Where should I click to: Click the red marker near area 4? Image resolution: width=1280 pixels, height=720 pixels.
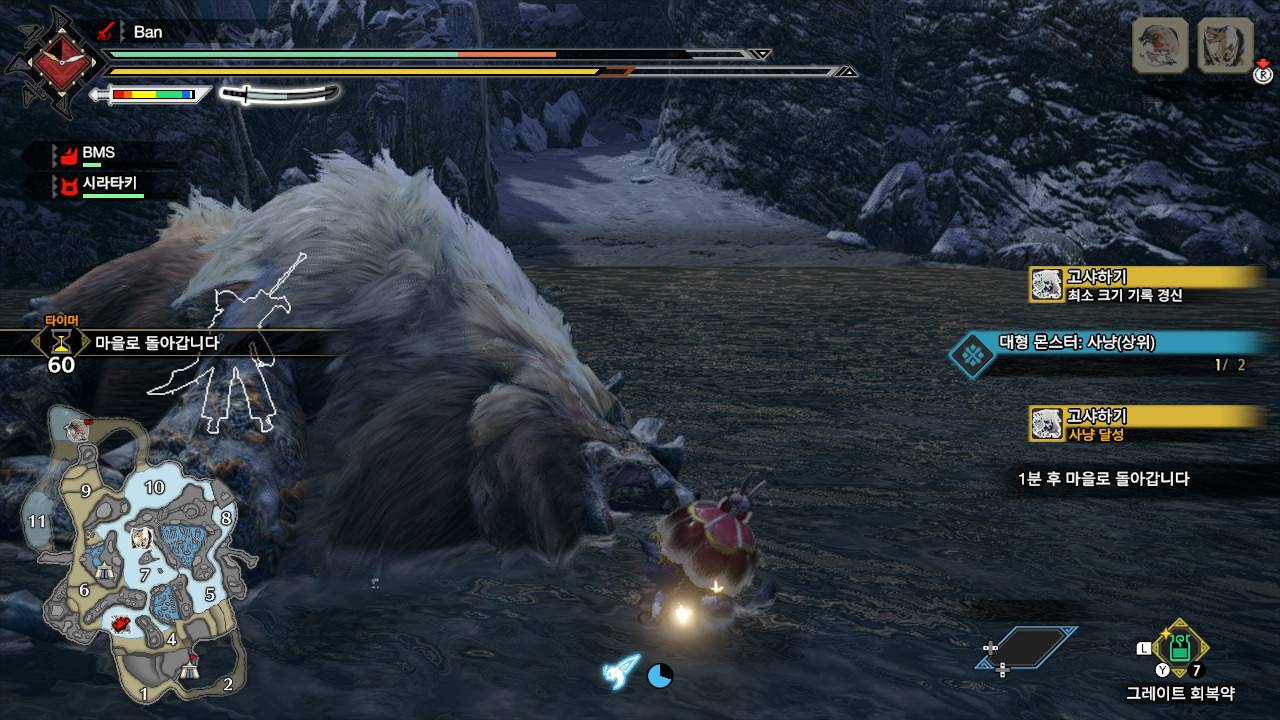click(x=121, y=625)
